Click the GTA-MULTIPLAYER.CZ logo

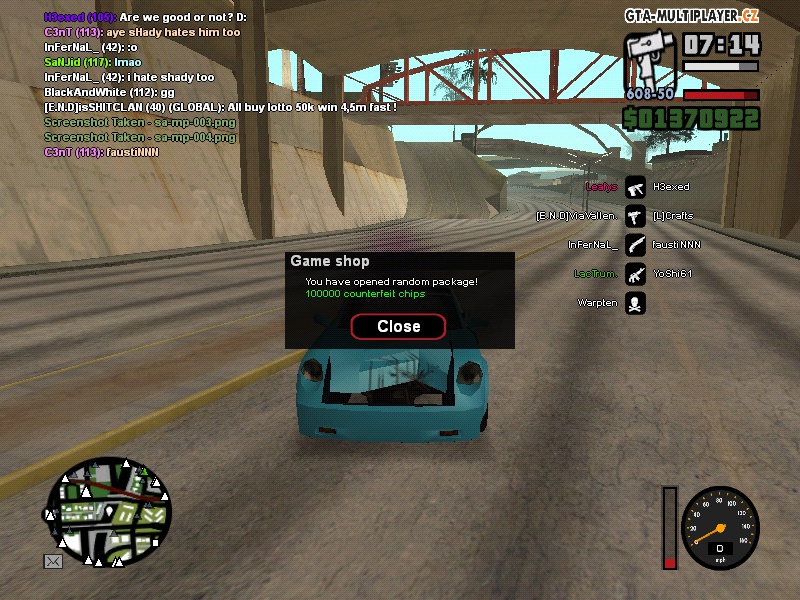pos(692,16)
